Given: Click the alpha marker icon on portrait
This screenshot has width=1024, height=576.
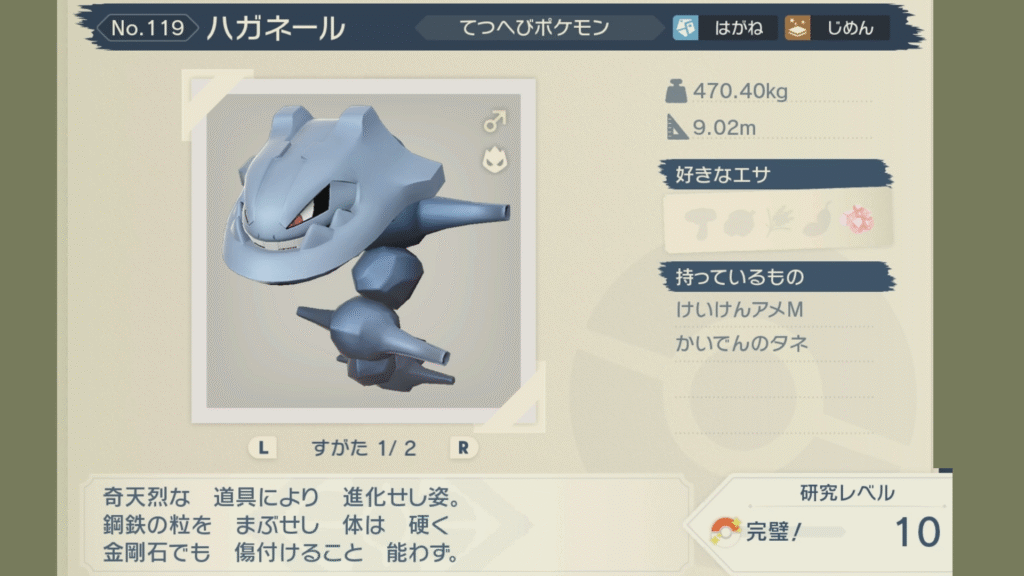Looking at the screenshot, I should point(494,159).
